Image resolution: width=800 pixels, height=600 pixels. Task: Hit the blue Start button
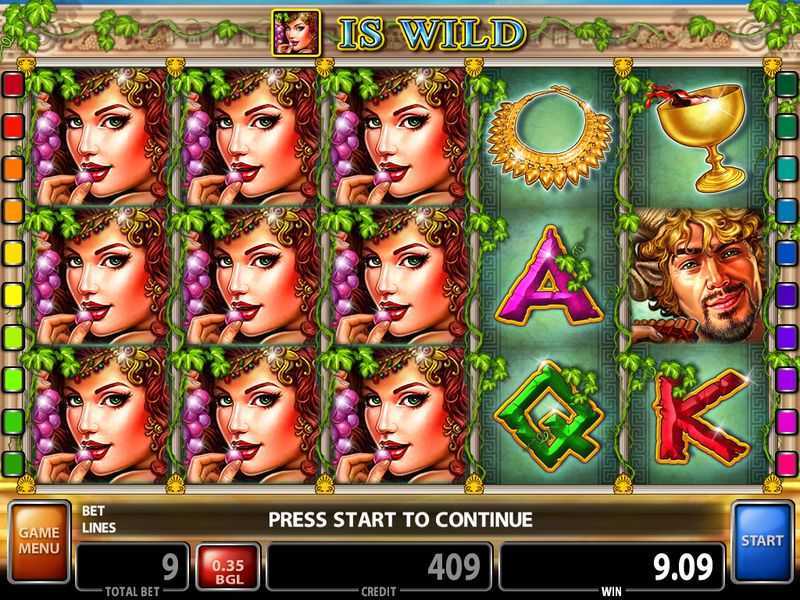click(x=762, y=541)
